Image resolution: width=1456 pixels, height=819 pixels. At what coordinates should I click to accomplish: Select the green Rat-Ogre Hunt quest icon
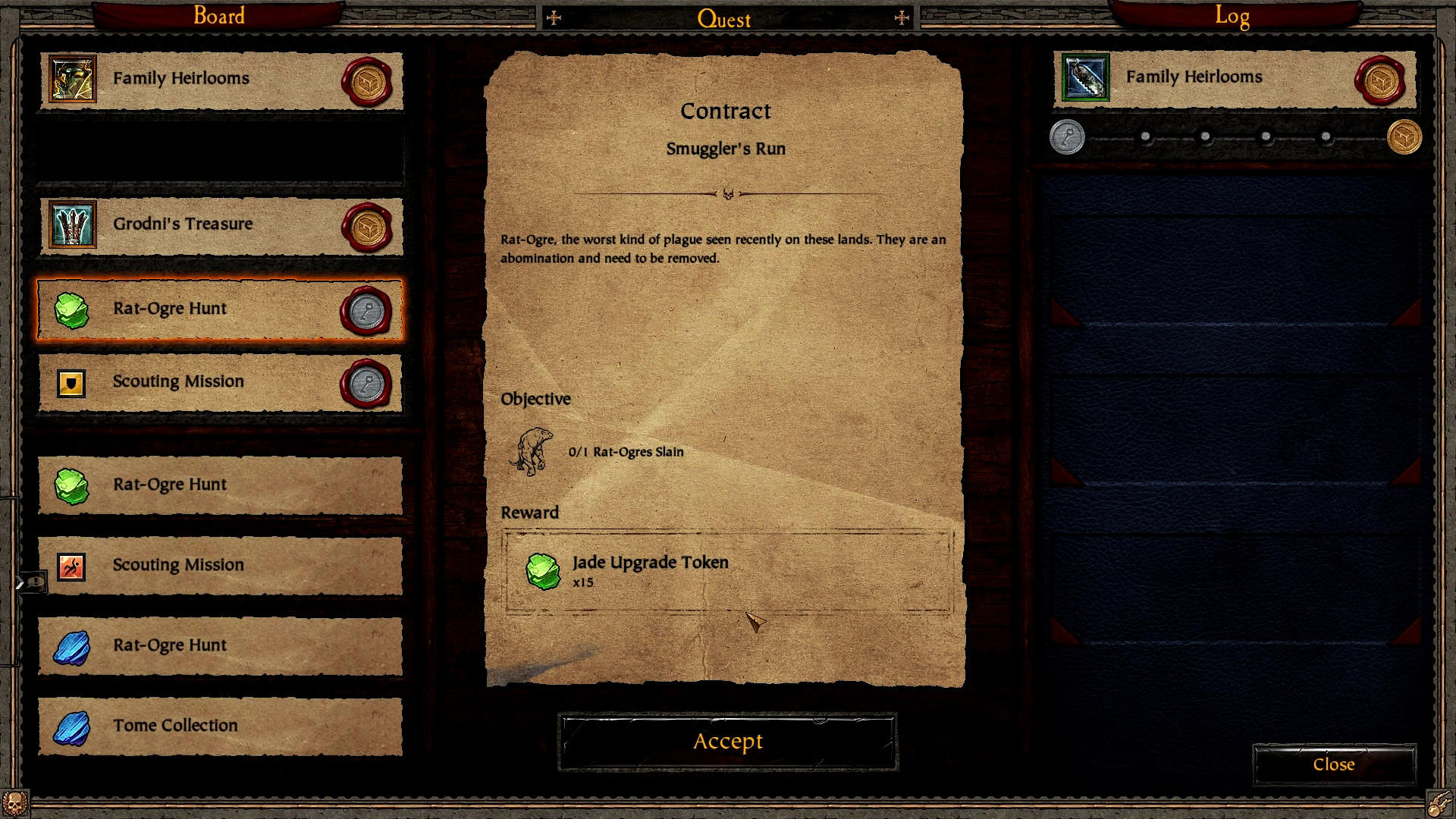tap(72, 309)
